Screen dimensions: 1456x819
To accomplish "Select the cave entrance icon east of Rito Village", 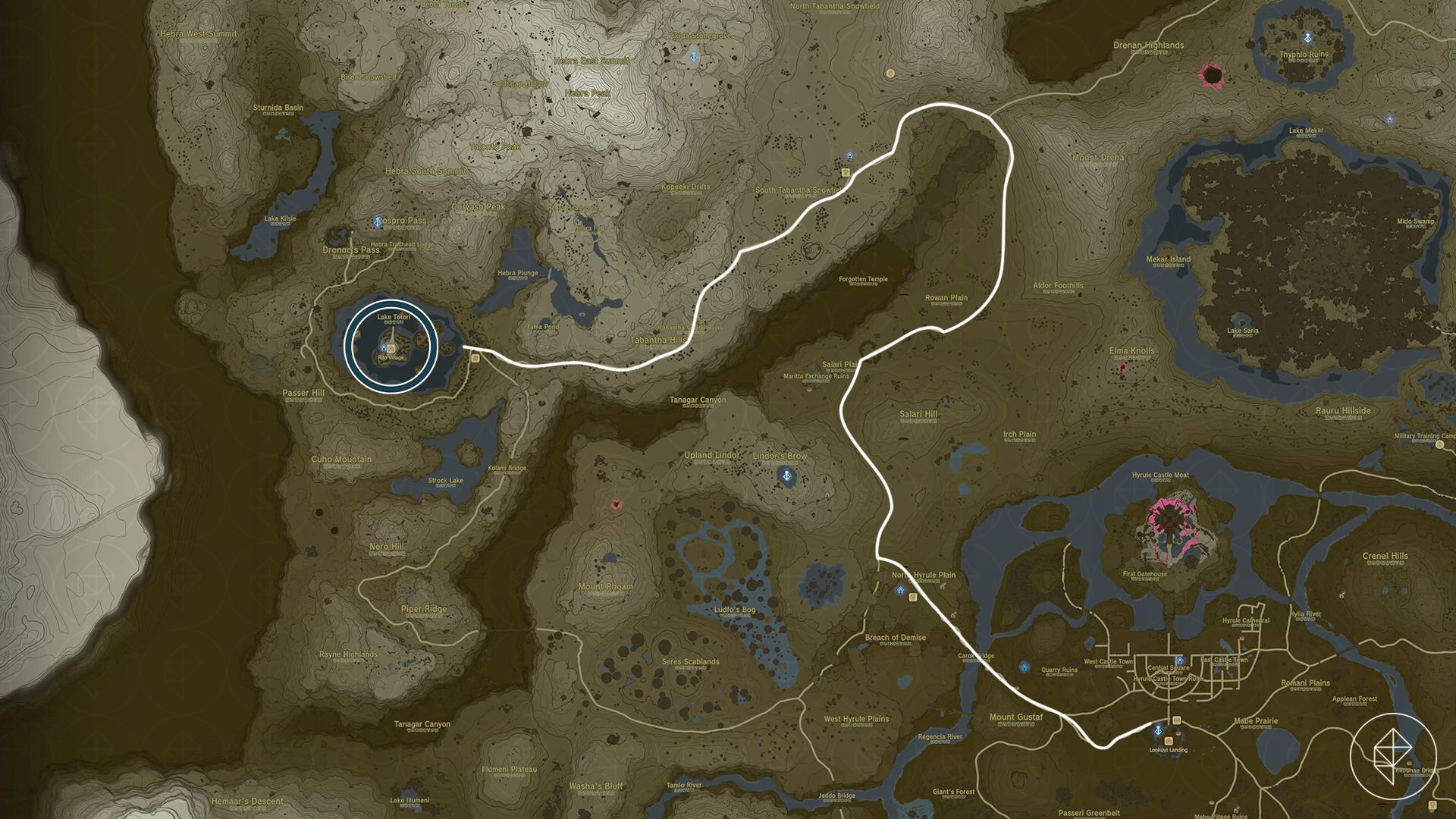I will click(475, 358).
